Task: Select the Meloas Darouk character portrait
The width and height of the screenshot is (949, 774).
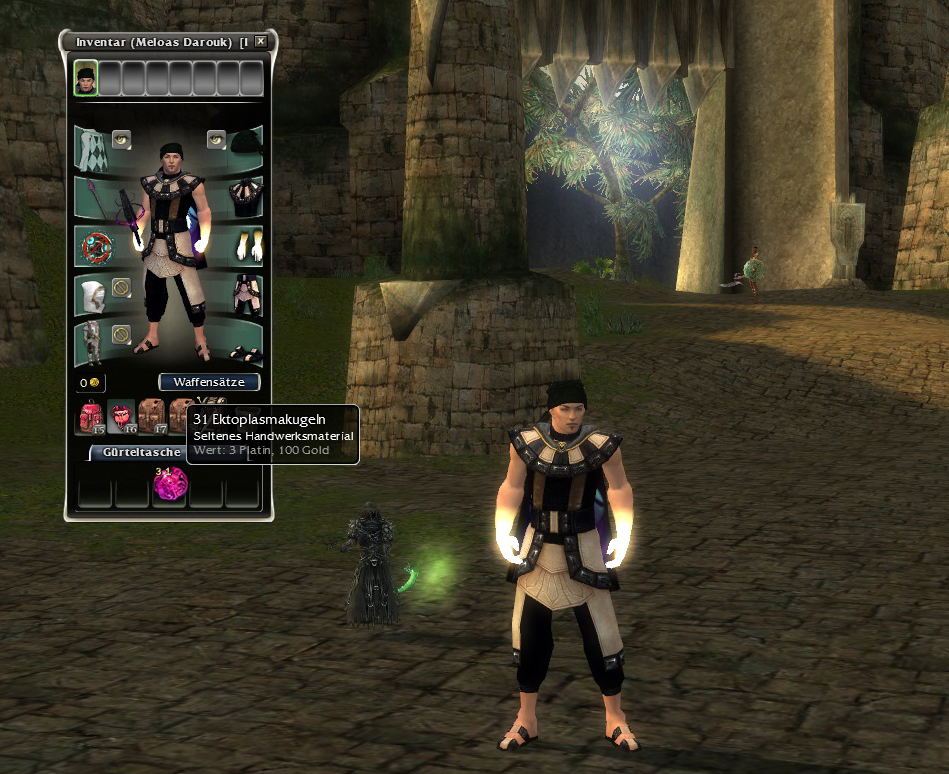Action: coord(86,78)
